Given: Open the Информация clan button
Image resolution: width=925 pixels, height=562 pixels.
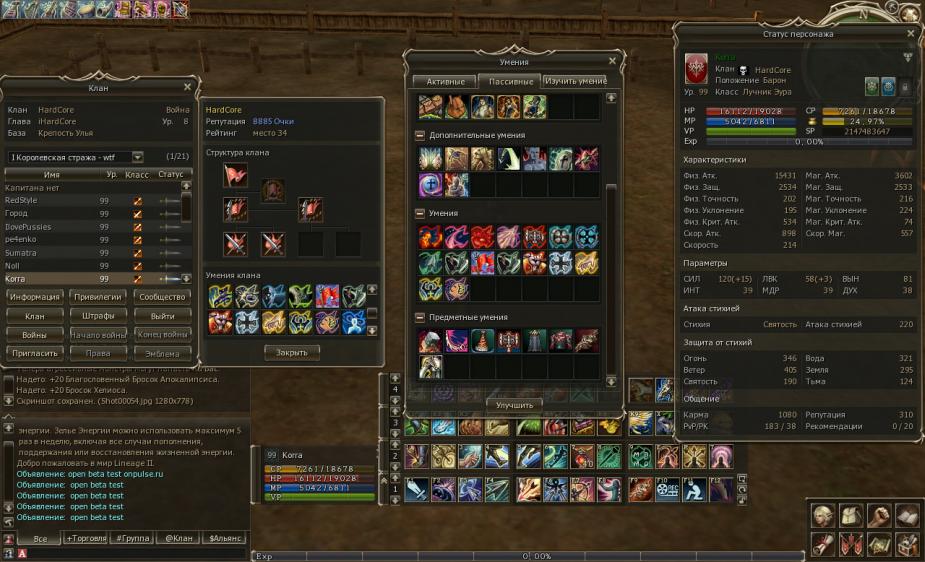Looking at the screenshot, I should (37, 297).
